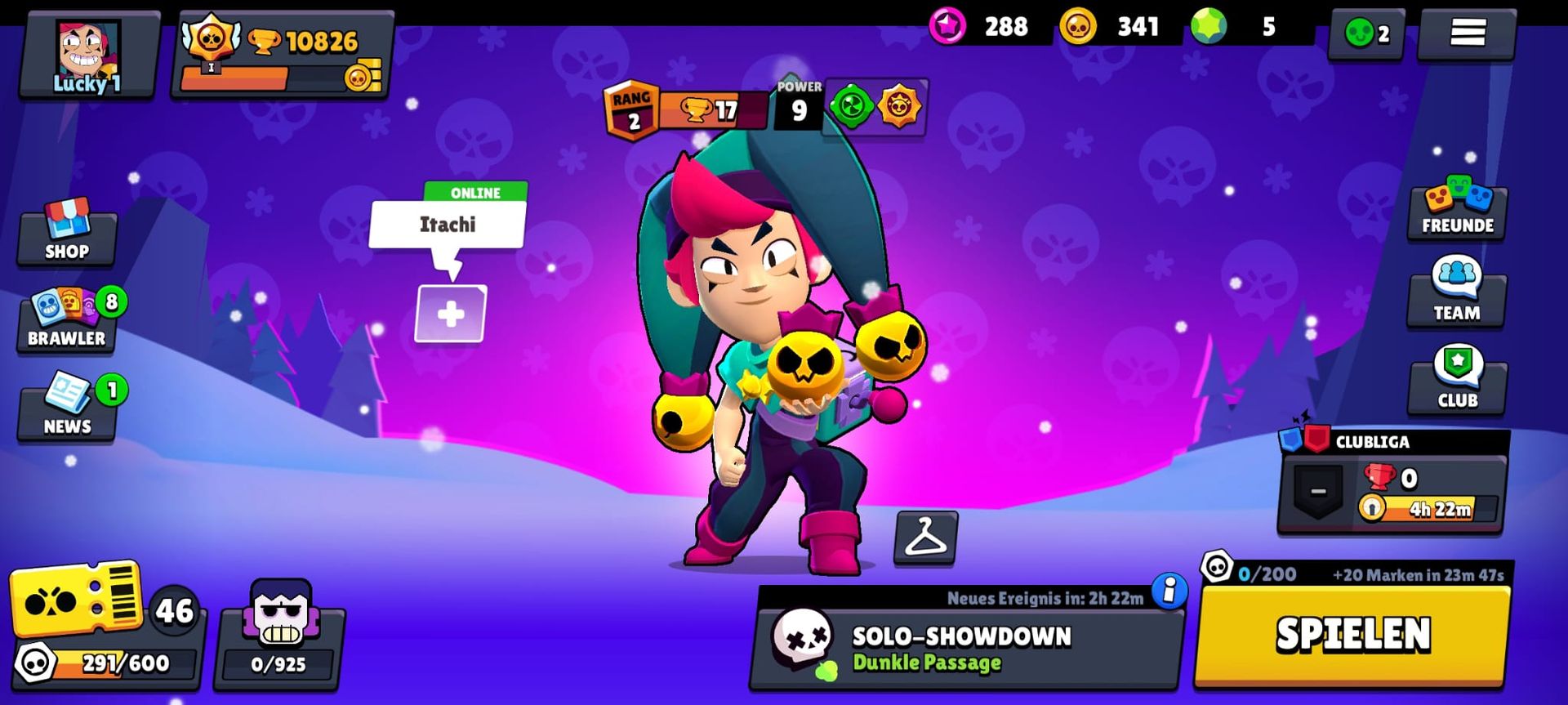Open the green friends-online counter
The image size is (1568, 705).
[x=1366, y=34]
